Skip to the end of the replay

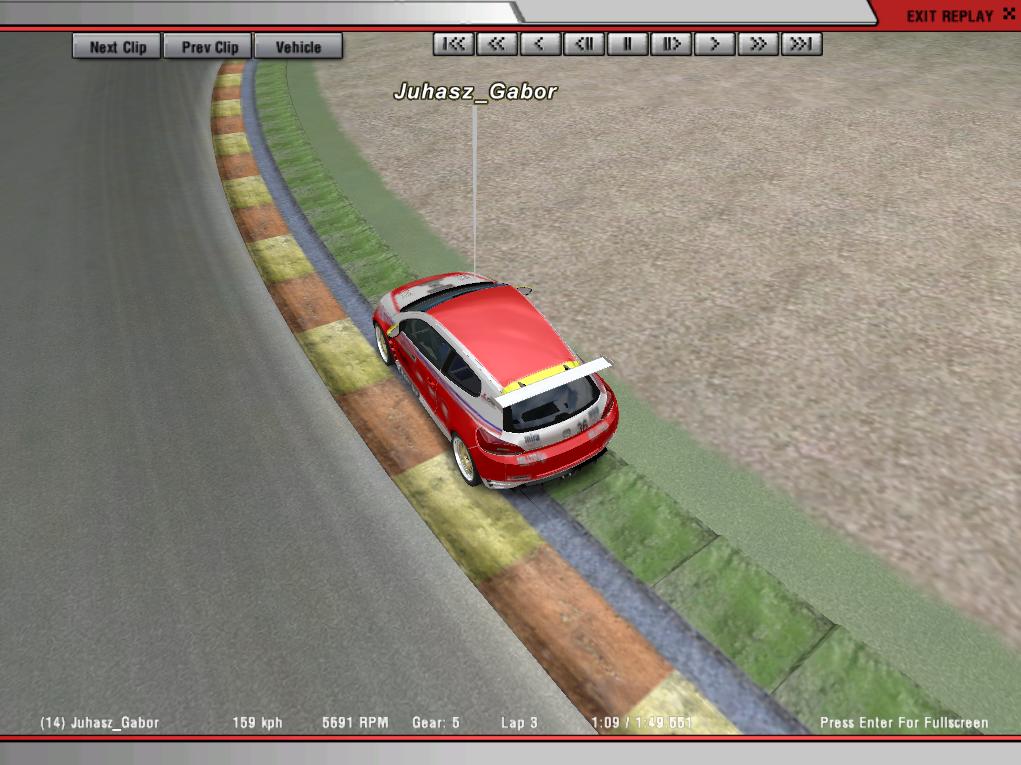(x=802, y=44)
